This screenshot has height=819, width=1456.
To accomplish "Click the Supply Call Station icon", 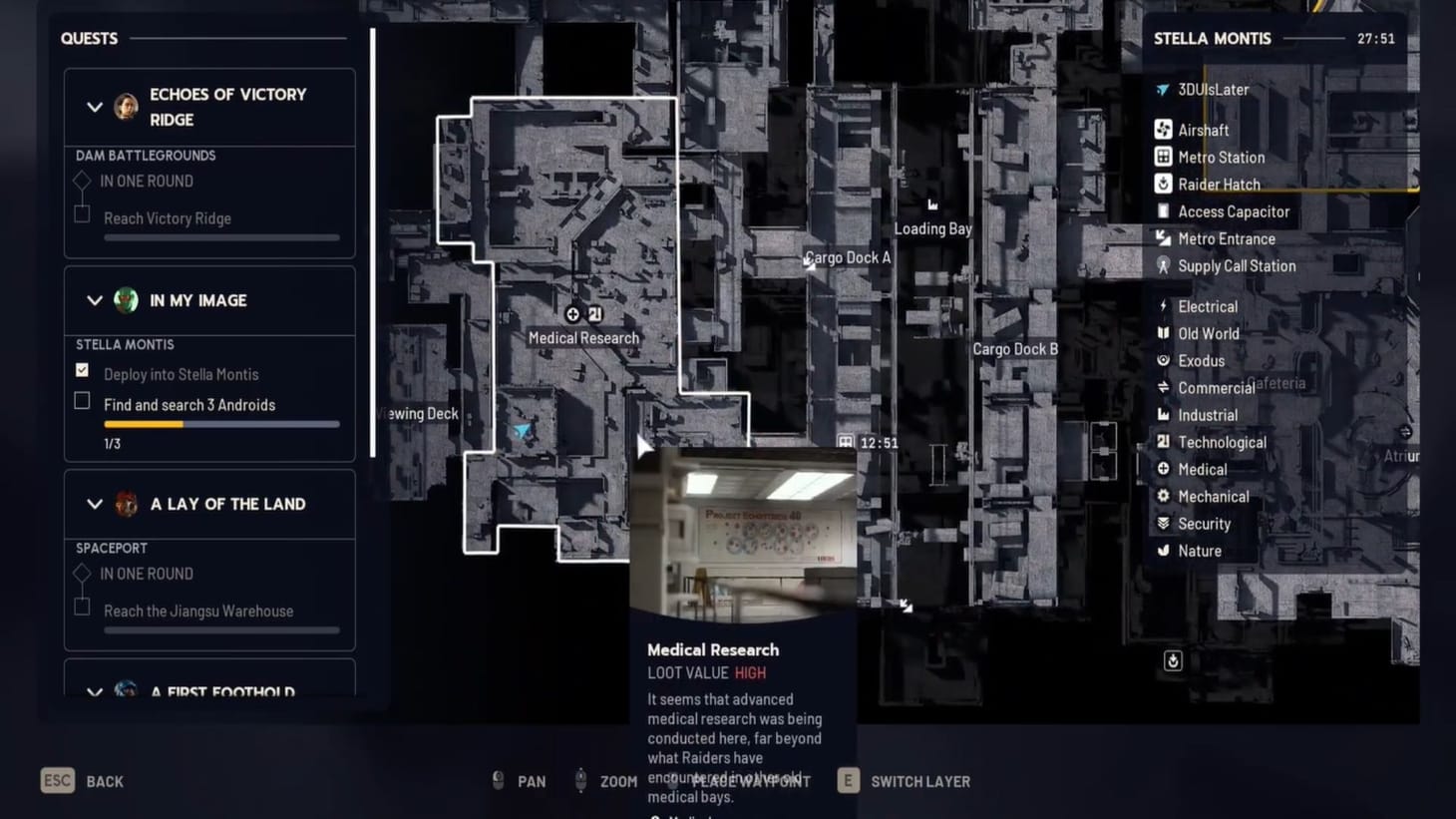I will coord(1164,265).
